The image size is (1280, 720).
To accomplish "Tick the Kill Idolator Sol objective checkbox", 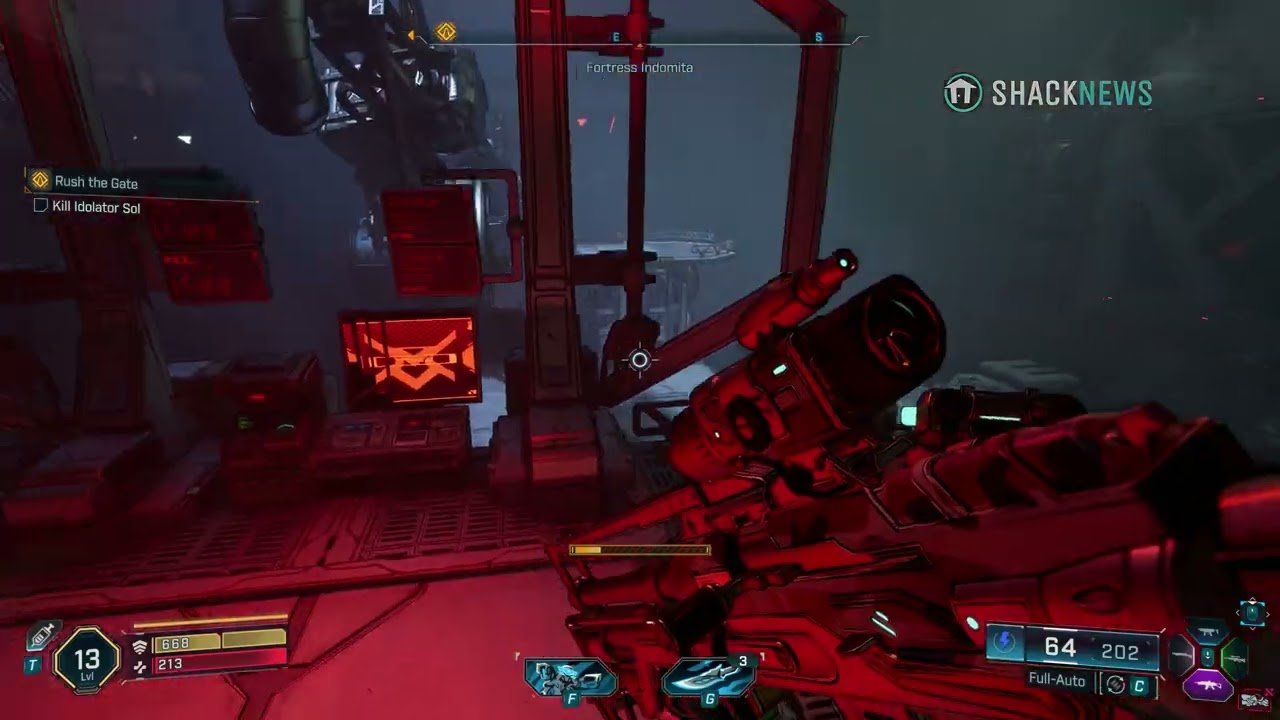I will [41, 206].
